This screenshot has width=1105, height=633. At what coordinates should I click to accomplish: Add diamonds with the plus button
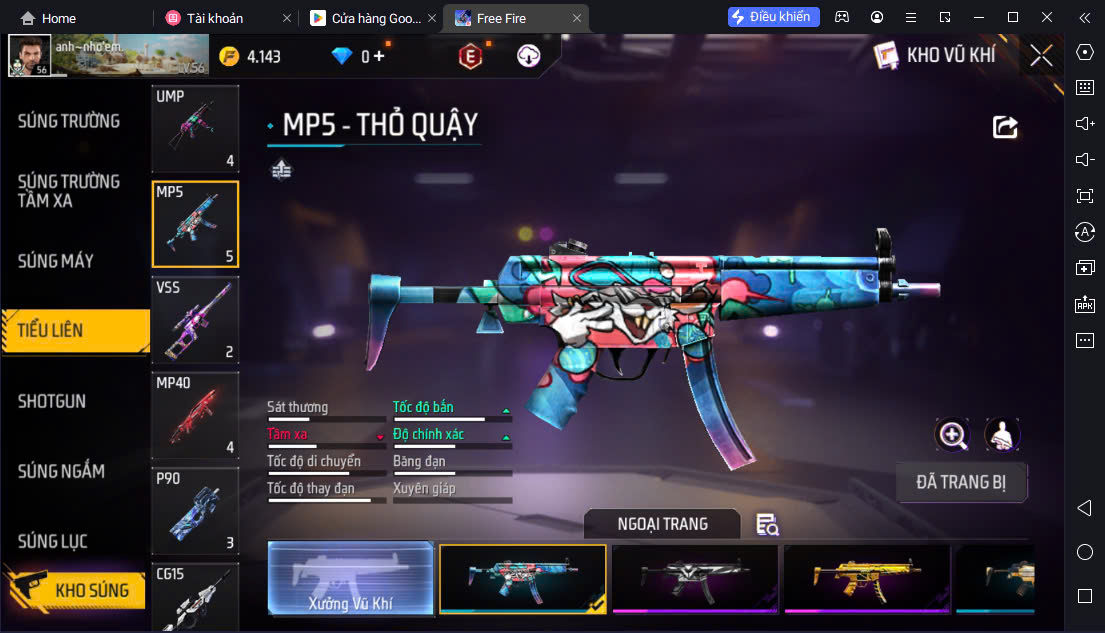pyautogui.click(x=379, y=56)
